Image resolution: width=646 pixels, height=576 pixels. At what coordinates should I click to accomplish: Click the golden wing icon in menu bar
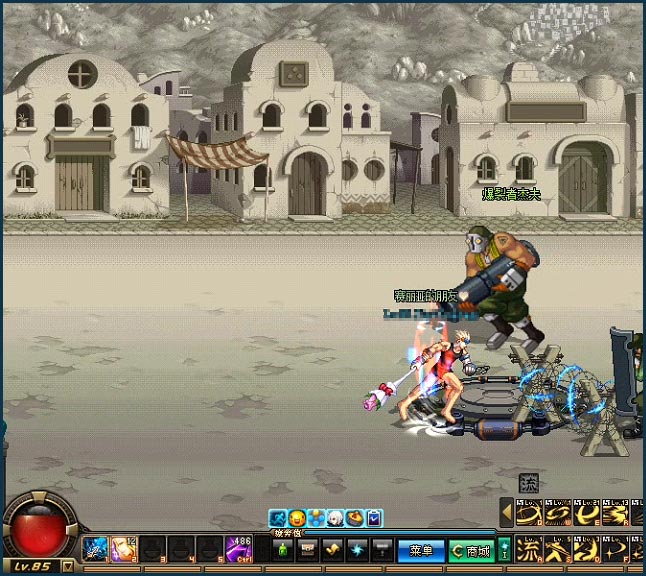[x=332, y=549]
